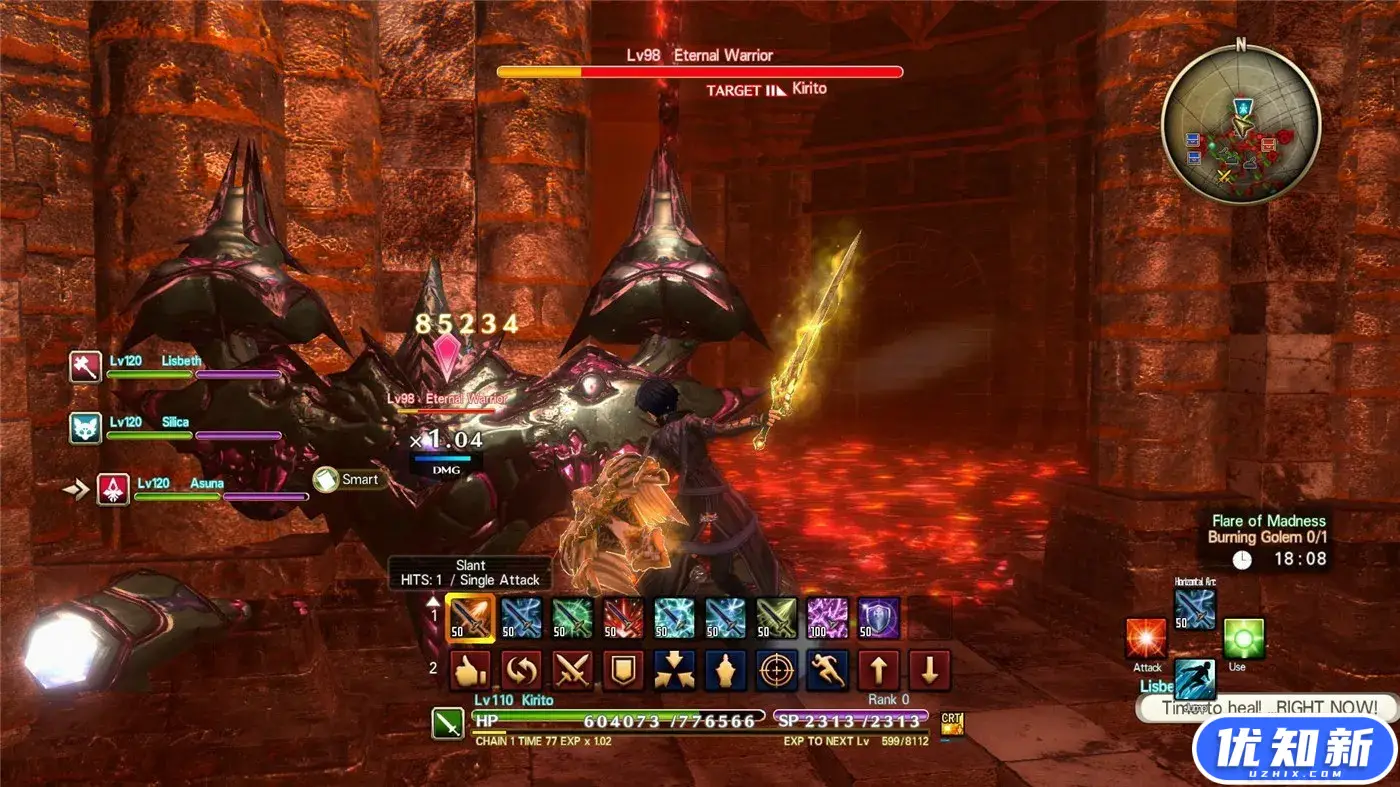This screenshot has width=1400, height=787.
Task: Open the circular minimap
Action: (x=1241, y=124)
